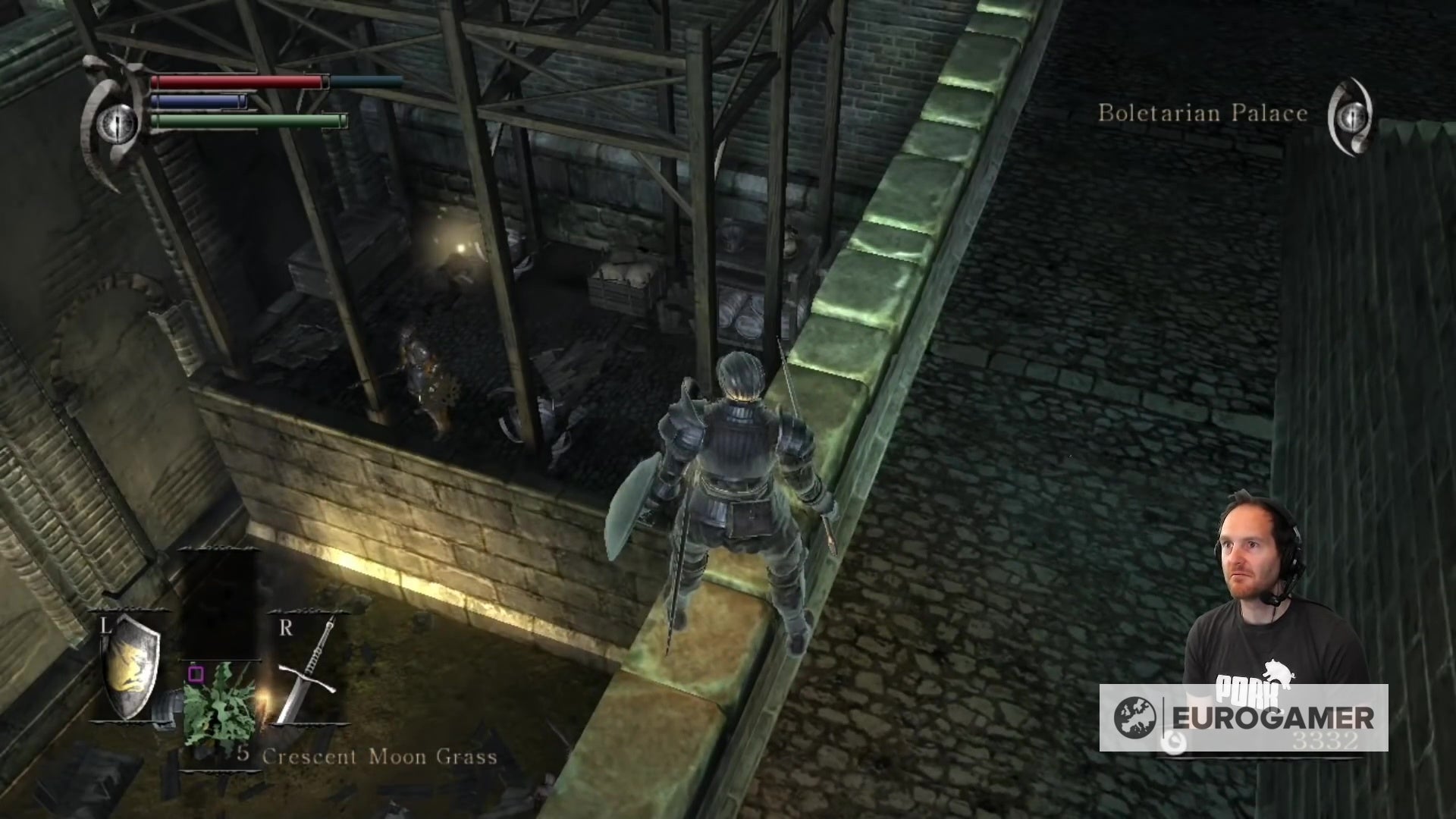The height and width of the screenshot is (819, 1456).
Task: Click the EUROGAMER wordmark
Action: tap(1274, 719)
